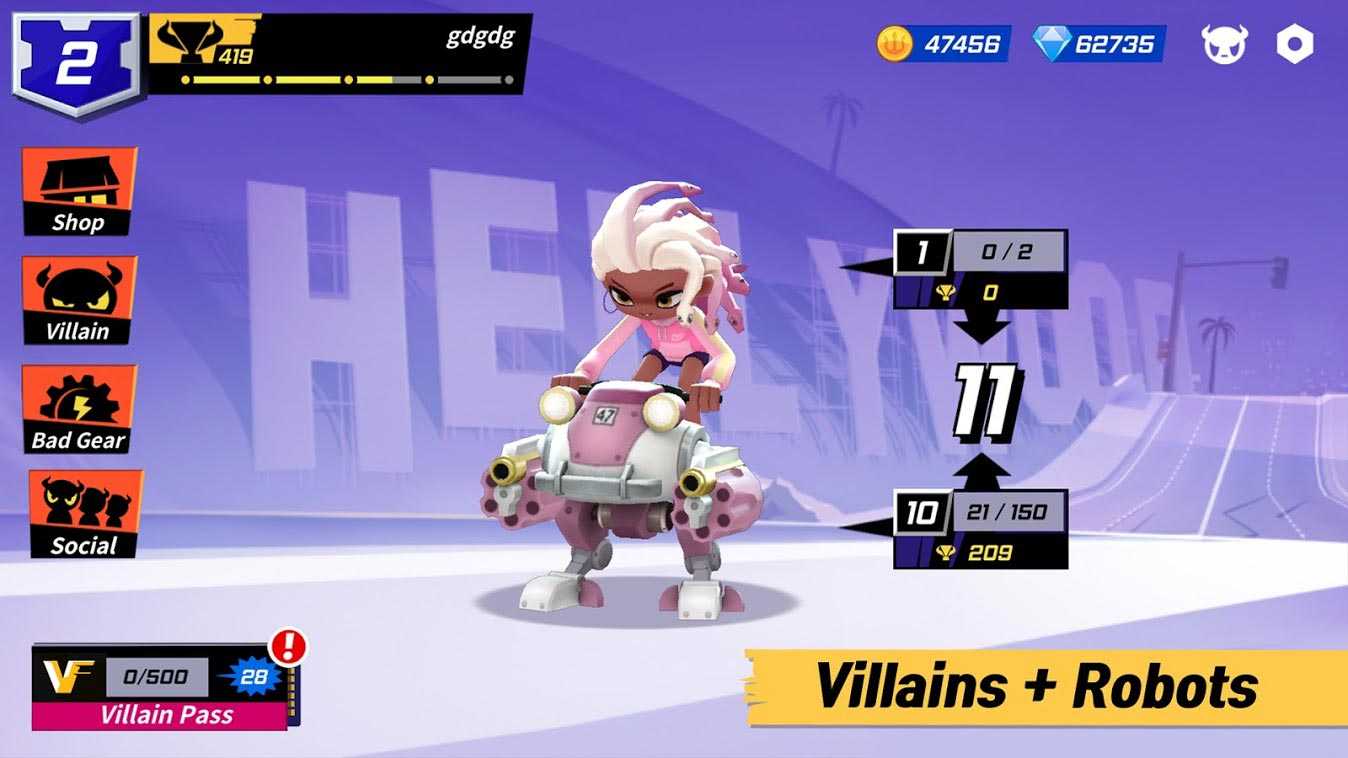Open the Shop menu

[x=79, y=193]
